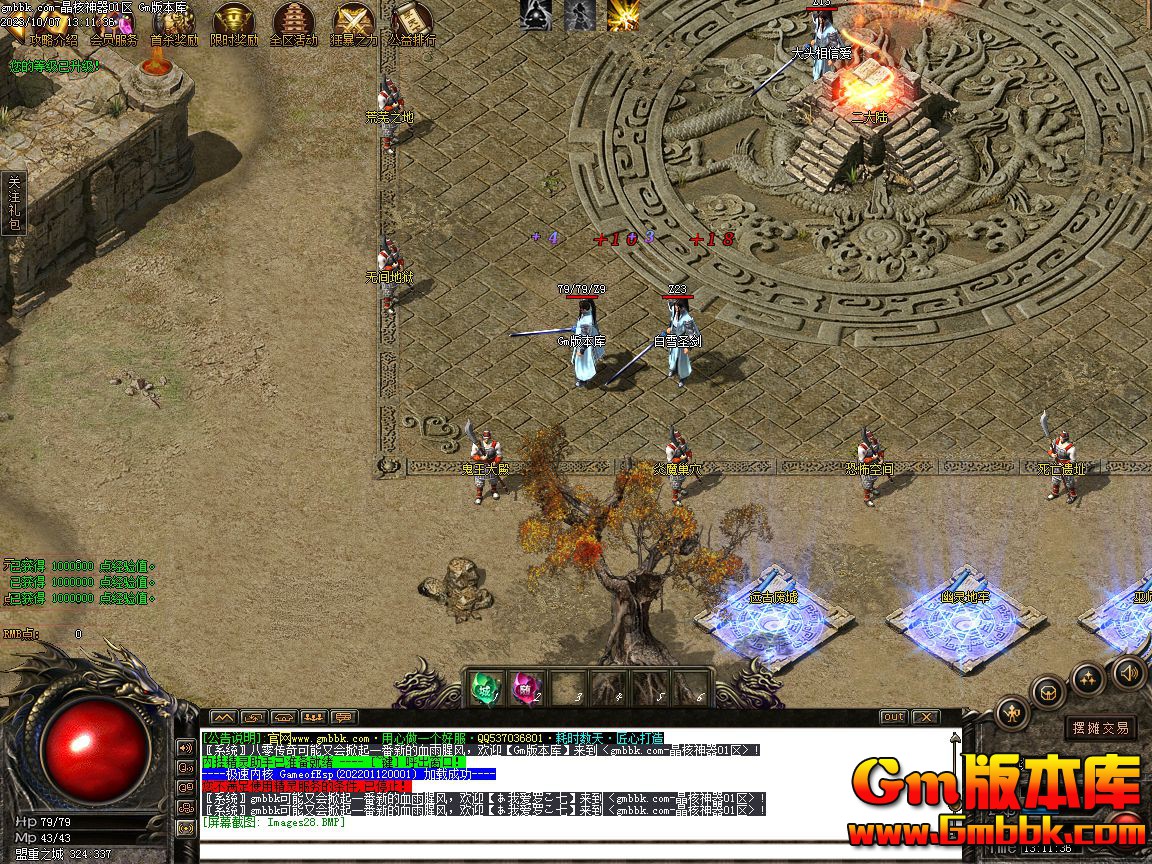The height and width of the screenshot is (864, 1152).
Task: Click the speech bubble chat channel button
Action: tap(344, 717)
